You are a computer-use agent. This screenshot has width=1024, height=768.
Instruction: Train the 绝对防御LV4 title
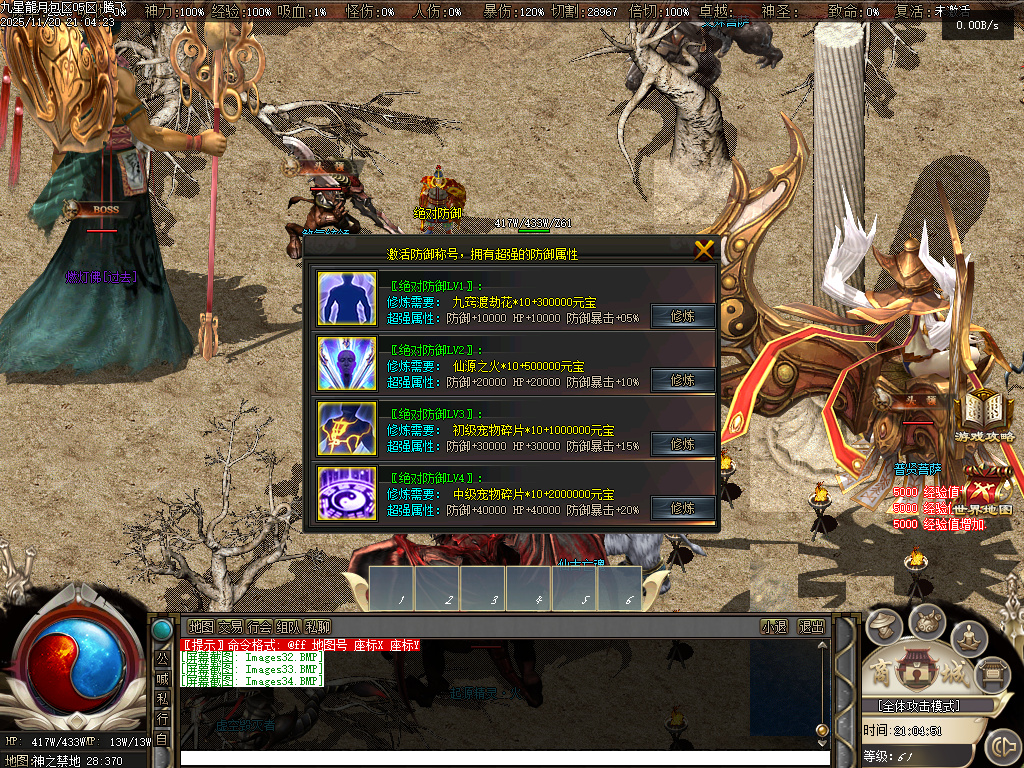tap(683, 509)
